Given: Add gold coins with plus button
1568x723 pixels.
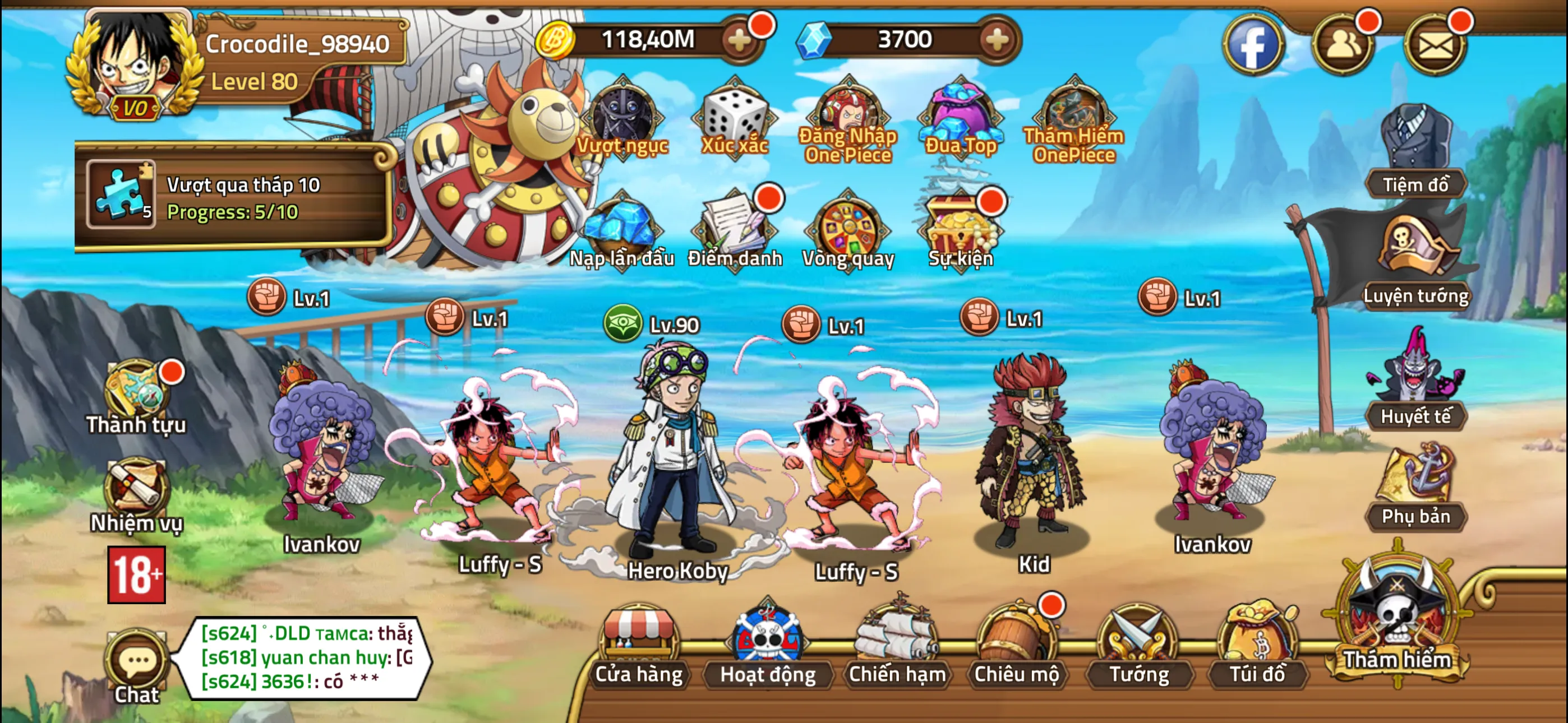Looking at the screenshot, I should (x=740, y=41).
